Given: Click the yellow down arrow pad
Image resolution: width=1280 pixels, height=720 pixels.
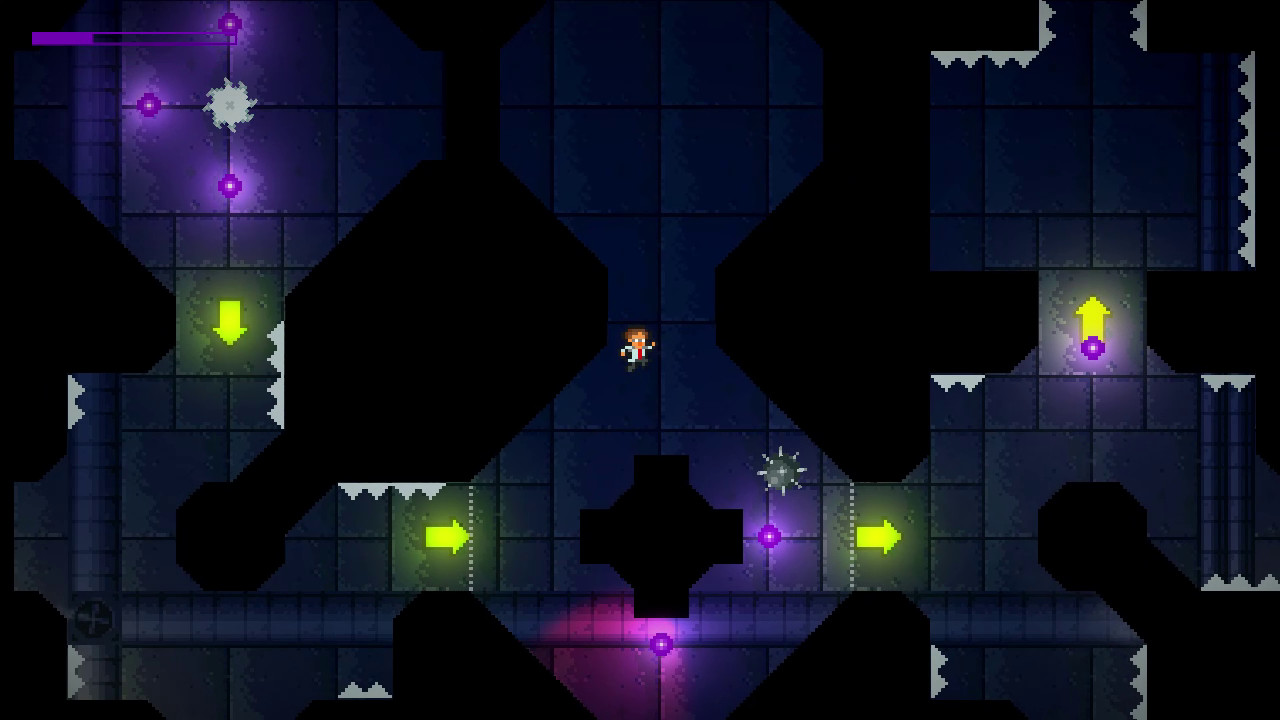Looking at the screenshot, I should 232,320.
